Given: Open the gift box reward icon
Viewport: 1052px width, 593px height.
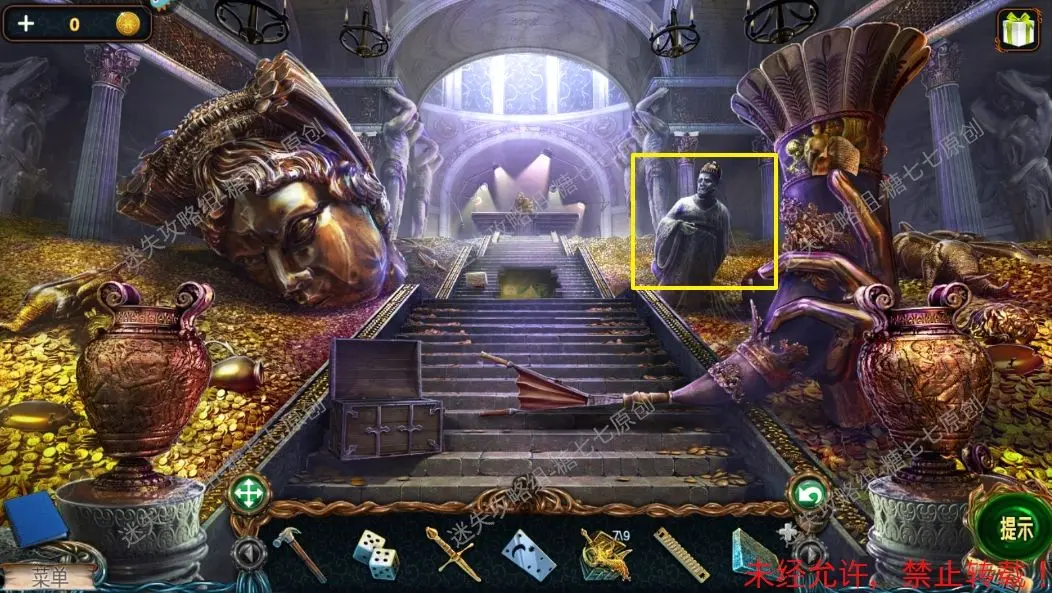Looking at the screenshot, I should coord(1018,30).
